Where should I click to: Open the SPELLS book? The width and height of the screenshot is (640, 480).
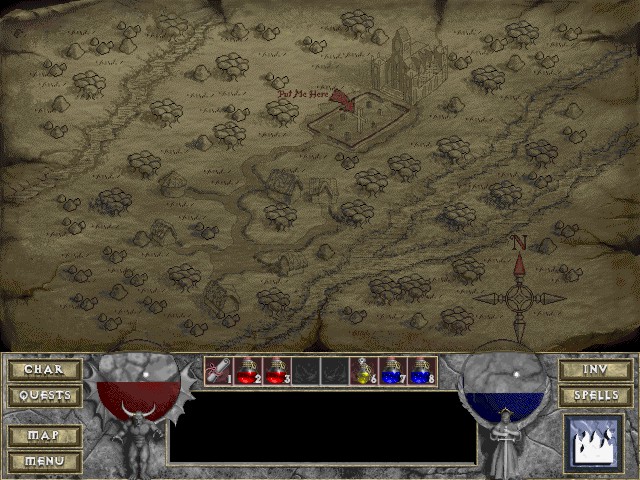coord(594,395)
